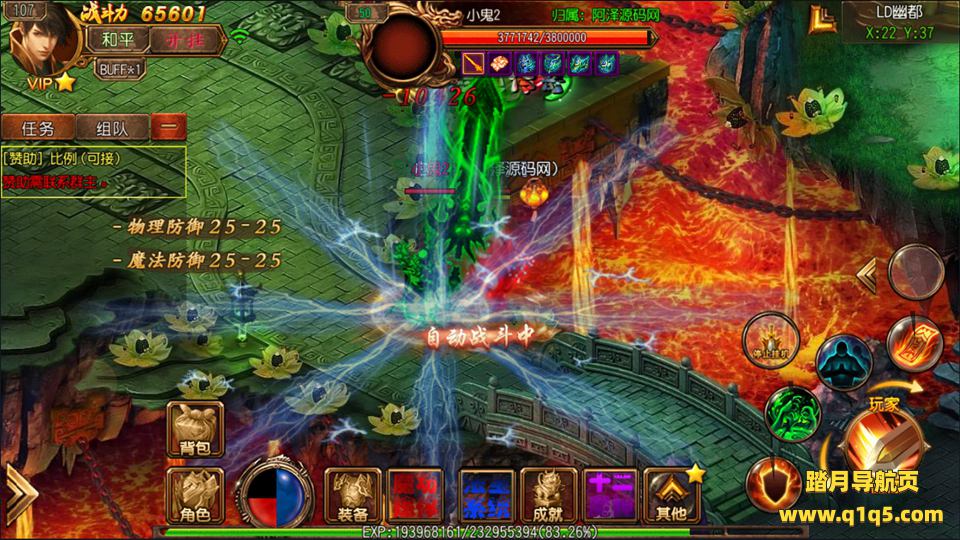Activate the flaming shield skill
The height and width of the screenshot is (540, 960).
click(x=771, y=482)
